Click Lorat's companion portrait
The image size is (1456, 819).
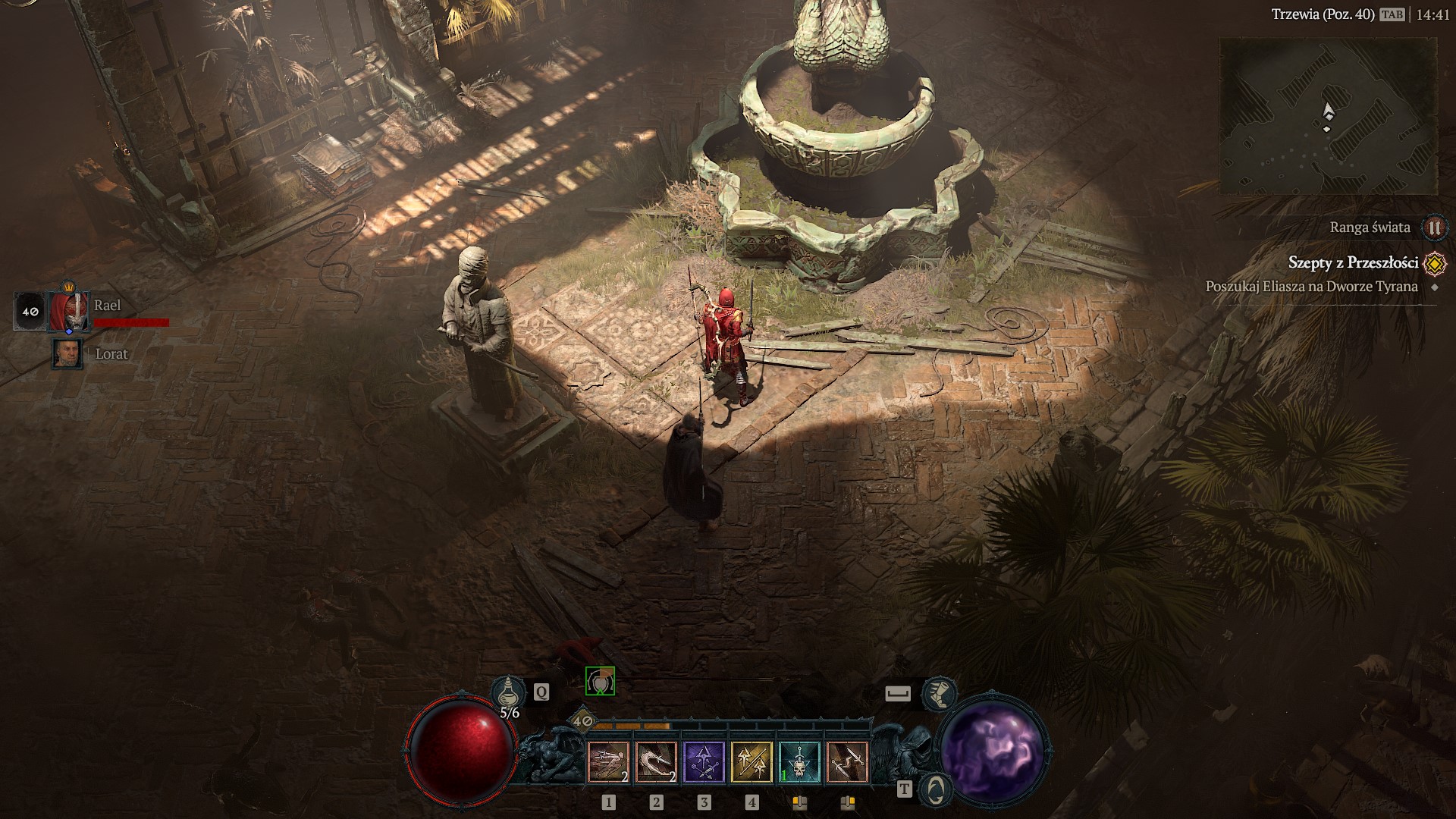[69, 353]
